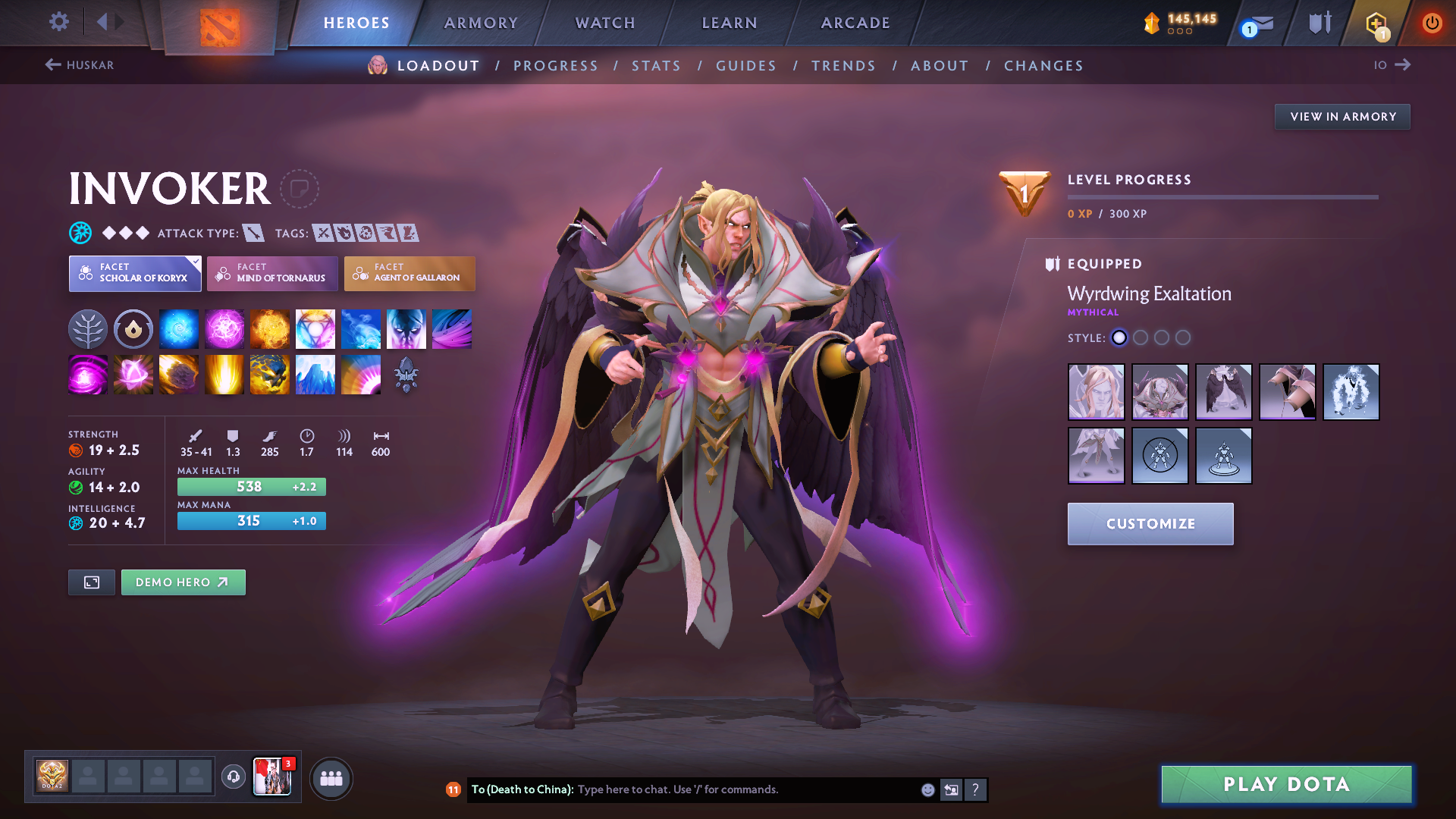Click the armory shield-and-sword icon in the top bar
1456x819 pixels.
(1319, 23)
